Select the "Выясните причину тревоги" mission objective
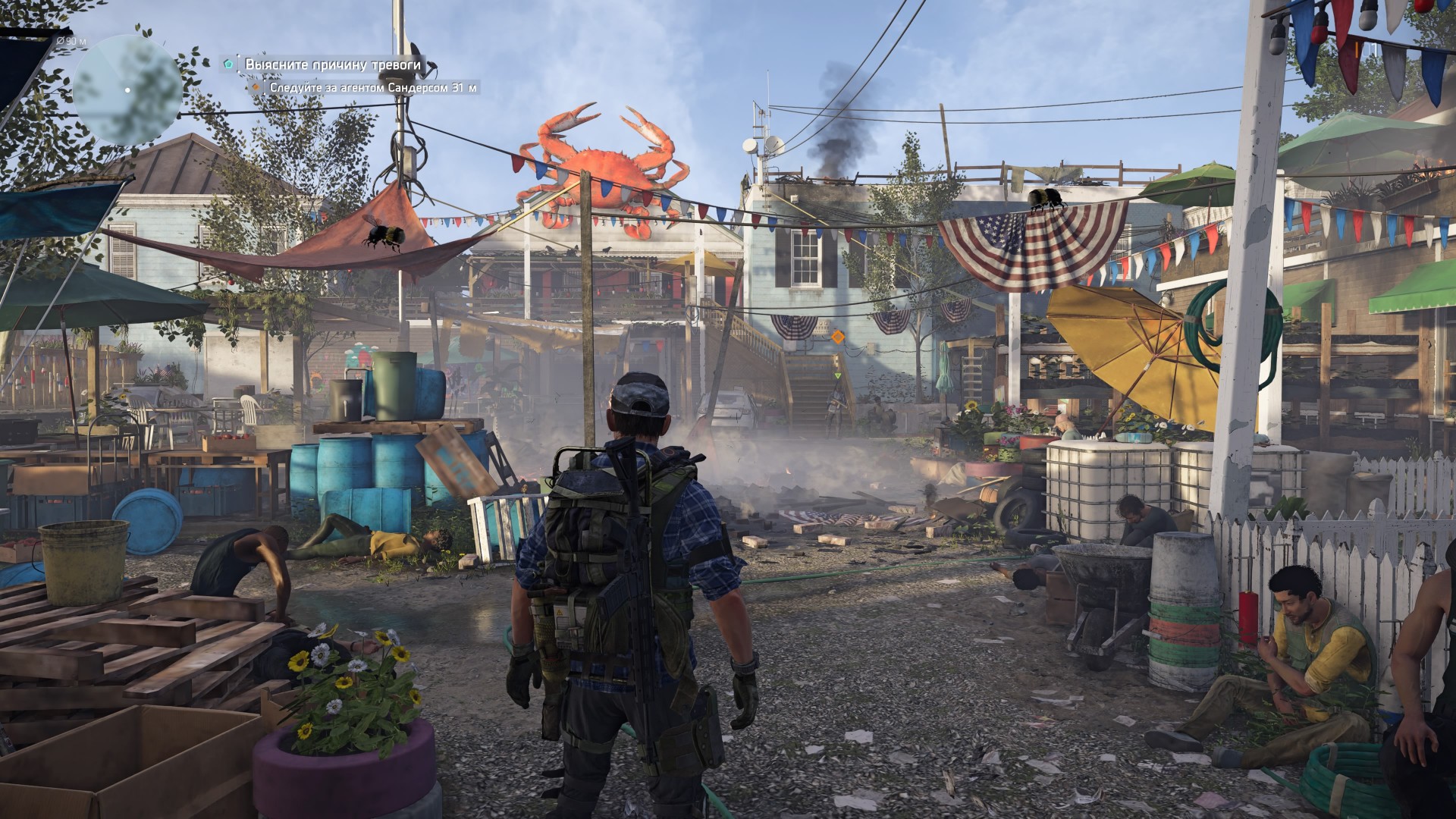The width and height of the screenshot is (1456, 819). pos(332,65)
